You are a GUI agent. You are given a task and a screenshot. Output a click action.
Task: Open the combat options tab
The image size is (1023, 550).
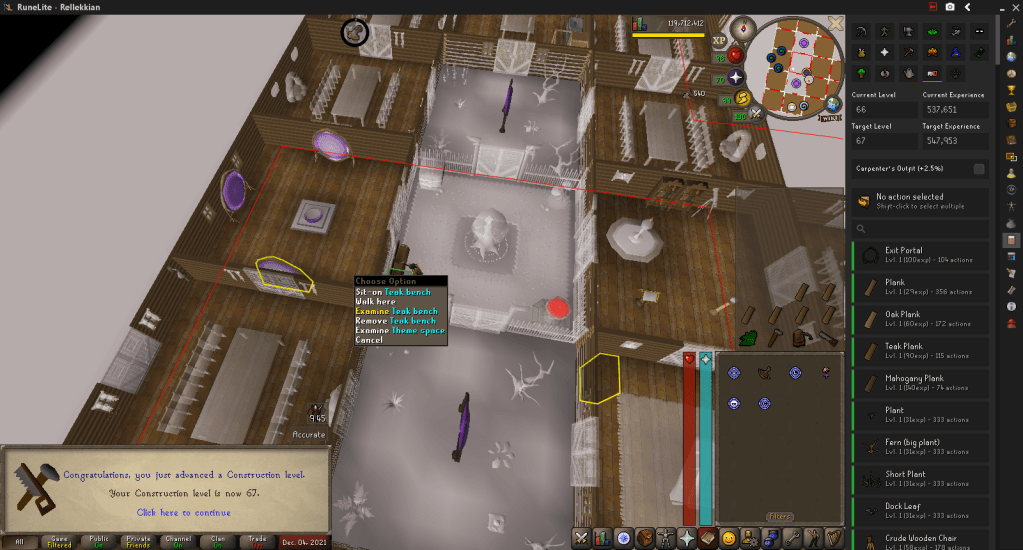click(x=582, y=538)
